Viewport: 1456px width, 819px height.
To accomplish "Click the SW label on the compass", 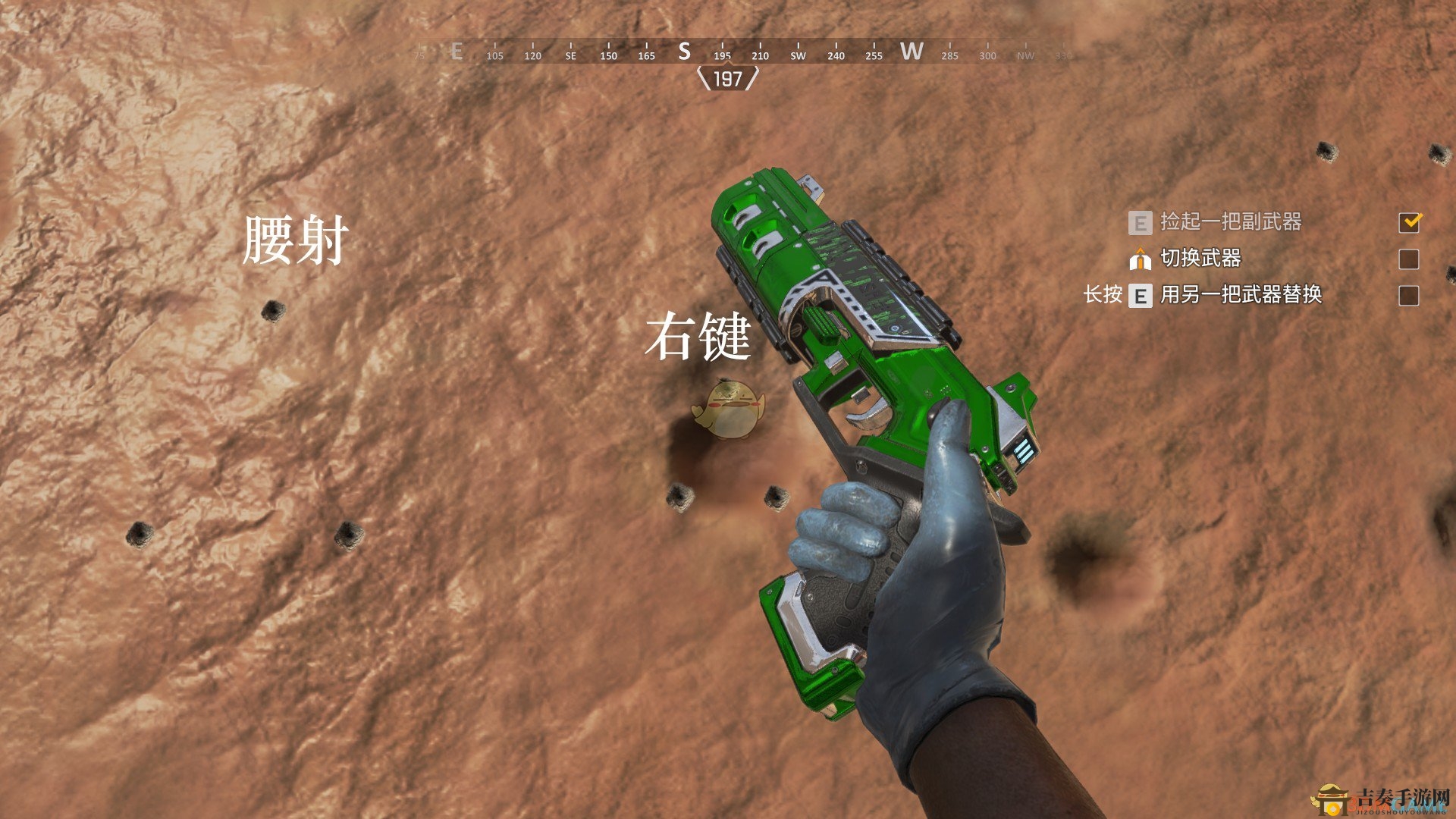I will (799, 55).
